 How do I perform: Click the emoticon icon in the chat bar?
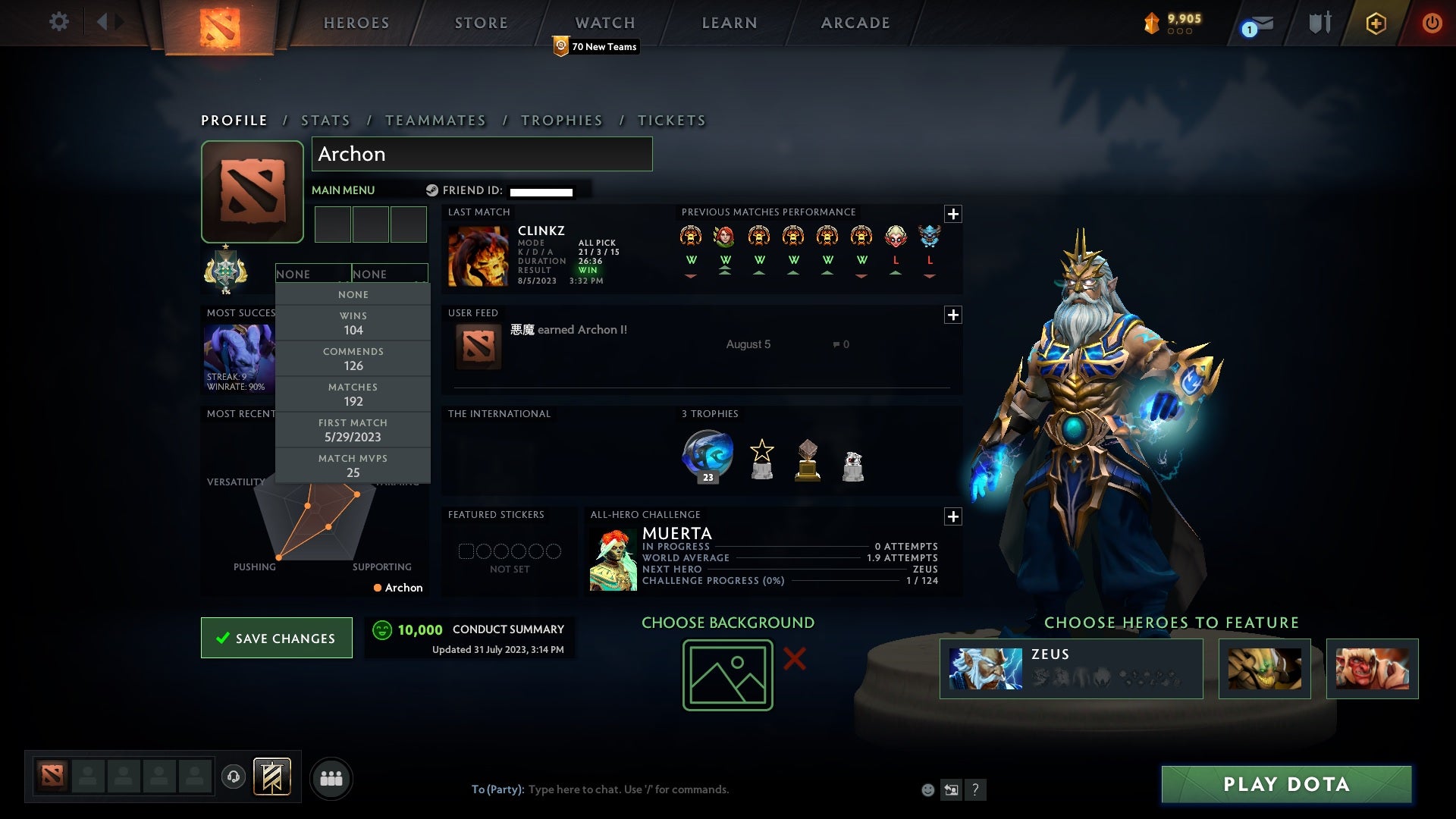point(927,789)
